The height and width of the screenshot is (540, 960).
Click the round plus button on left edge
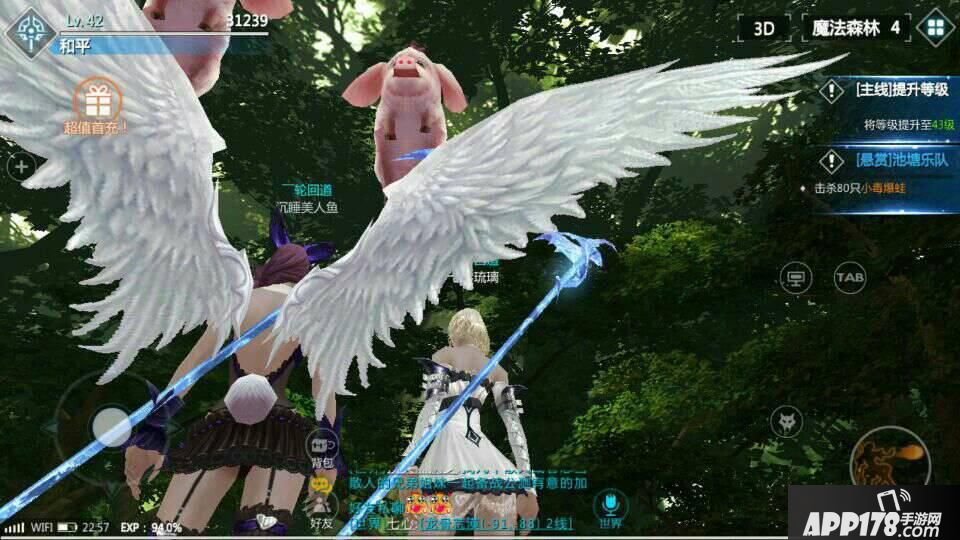[x=20, y=167]
